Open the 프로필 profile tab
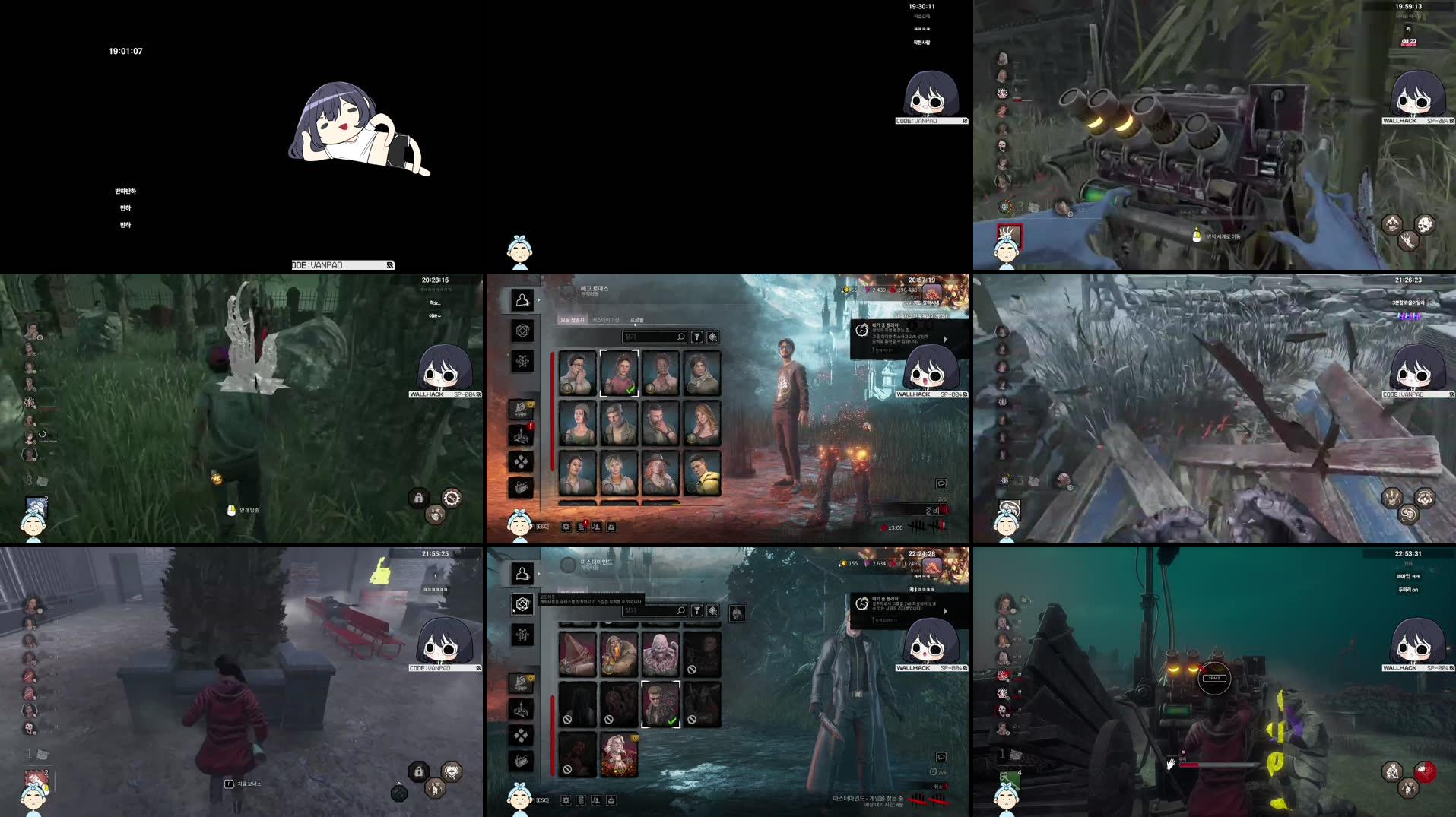The height and width of the screenshot is (817, 1456). (638, 320)
